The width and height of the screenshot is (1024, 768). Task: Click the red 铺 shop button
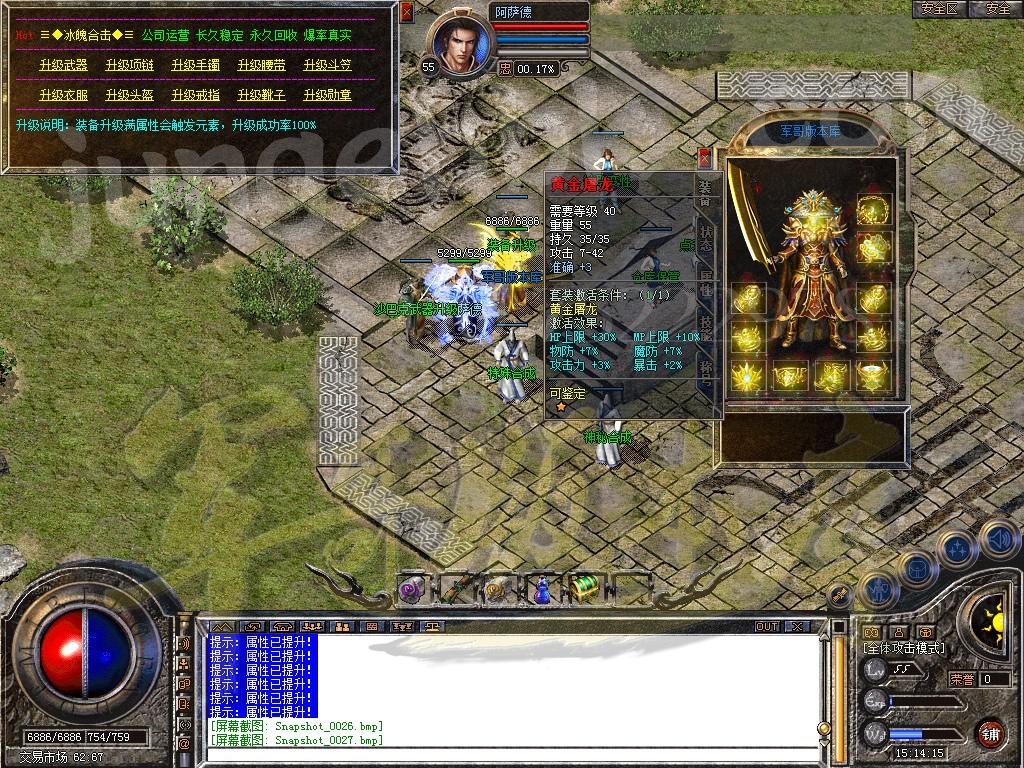[x=991, y=732]
